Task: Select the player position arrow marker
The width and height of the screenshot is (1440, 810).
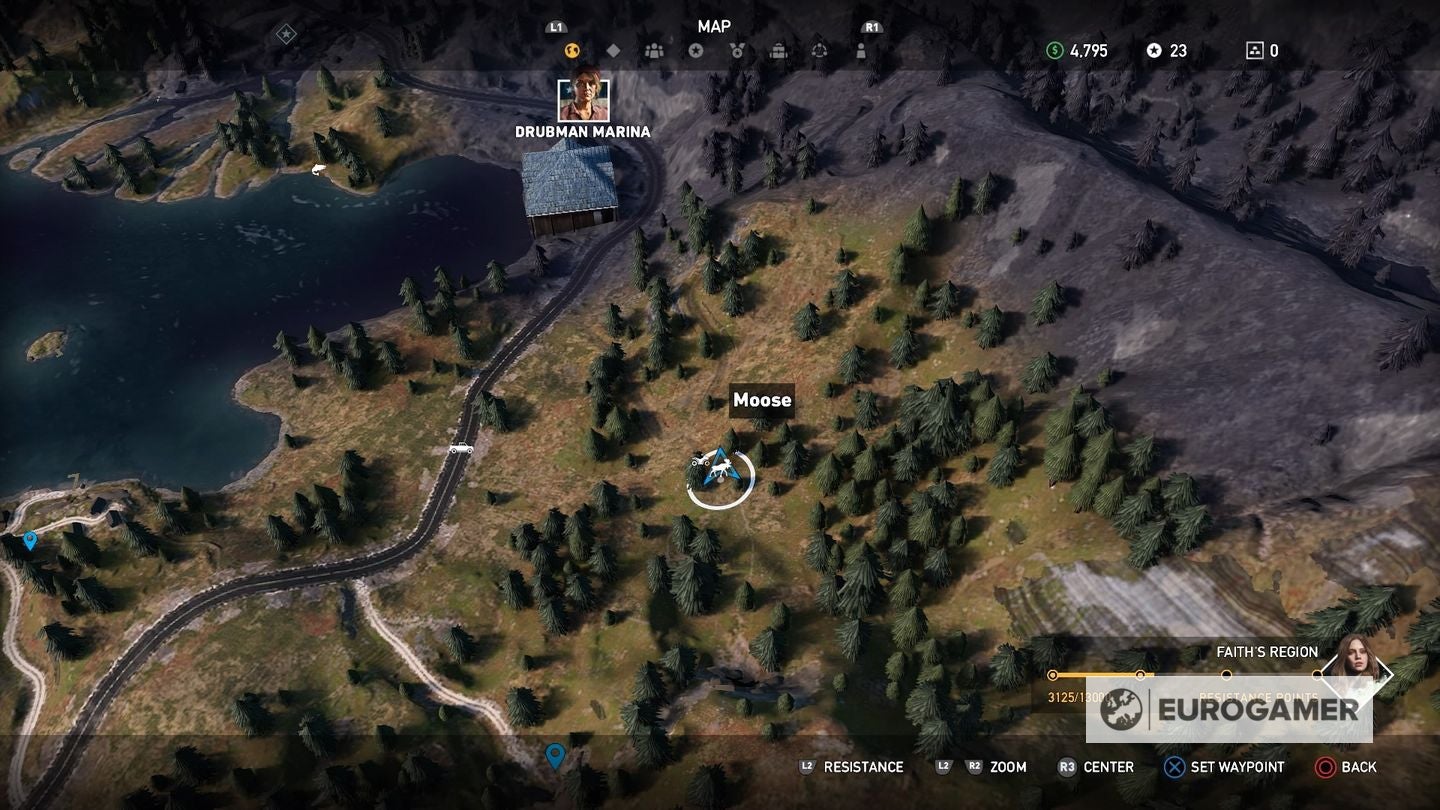Action: [x=722, y=465]
